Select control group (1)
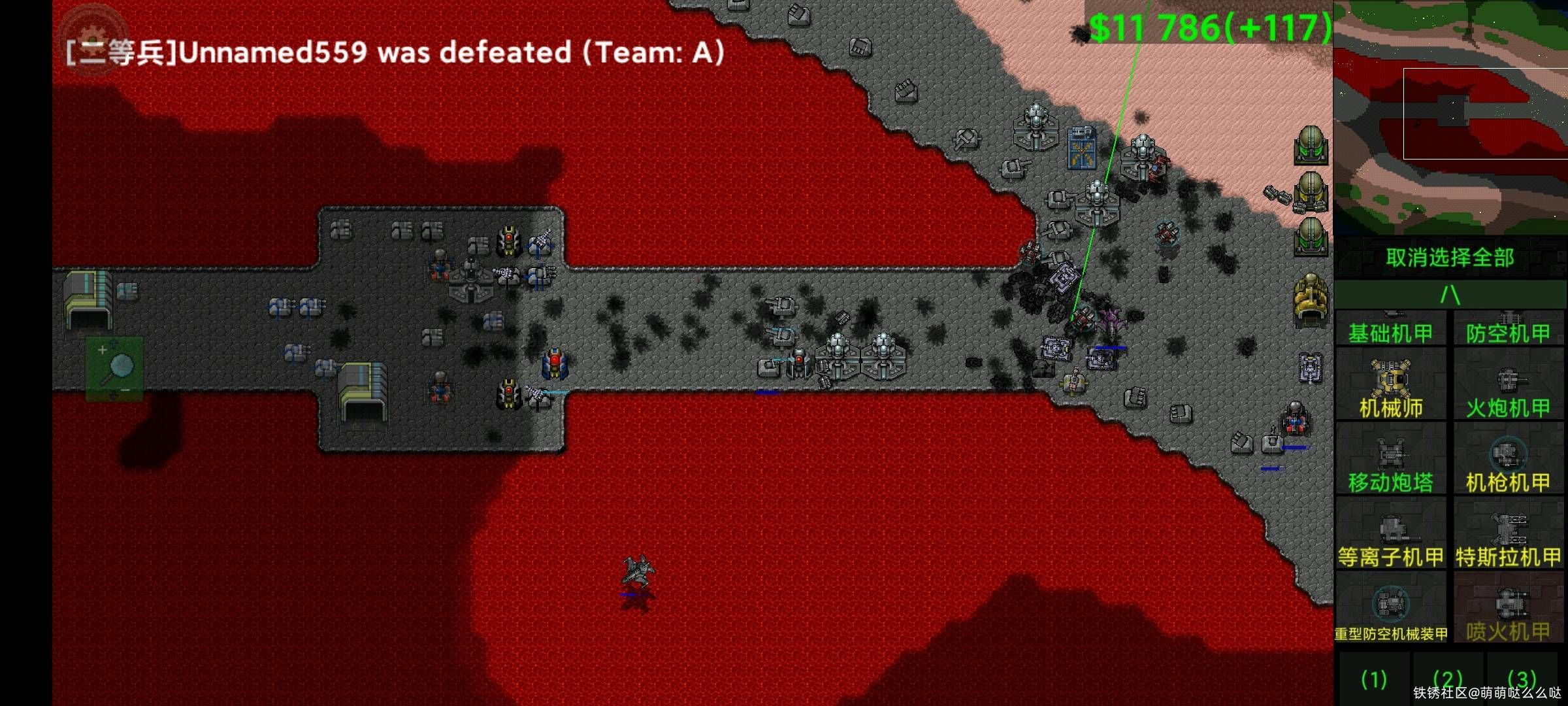Screen dimensions: 1568x706 [x=1374, y=680]
